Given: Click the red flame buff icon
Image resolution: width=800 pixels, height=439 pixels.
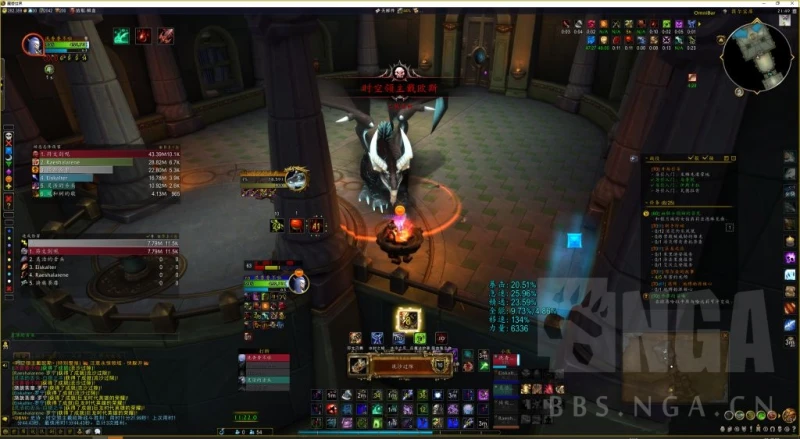Looking at the screenshot, I should click(x=143, y=36).
